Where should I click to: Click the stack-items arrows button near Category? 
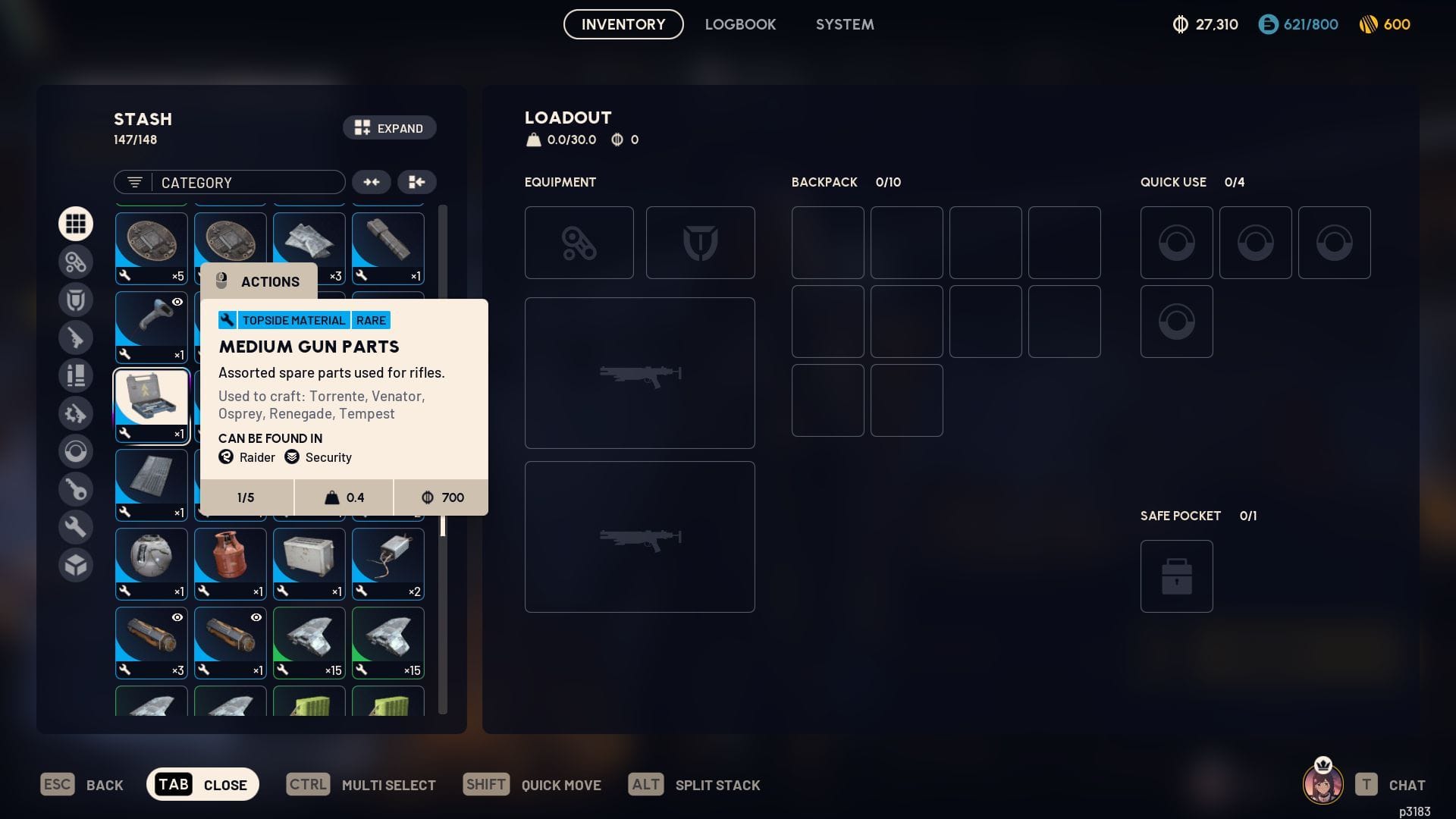pos(372,182)
